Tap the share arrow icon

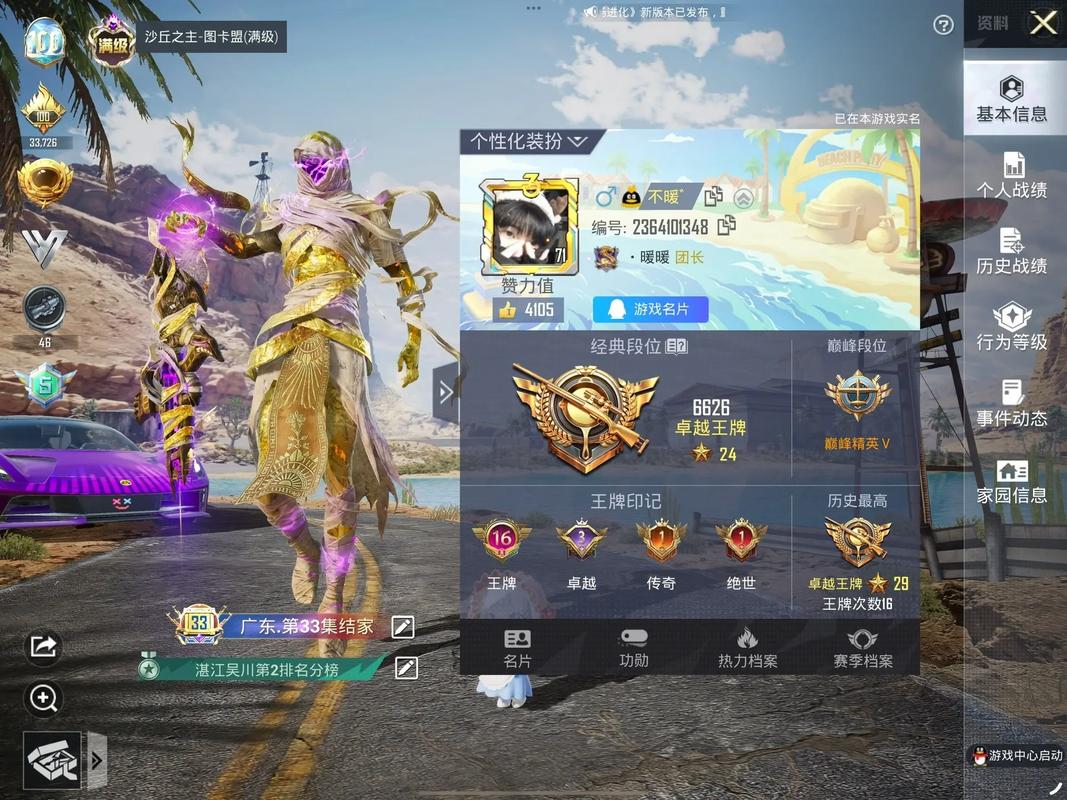tap(43, 646)
